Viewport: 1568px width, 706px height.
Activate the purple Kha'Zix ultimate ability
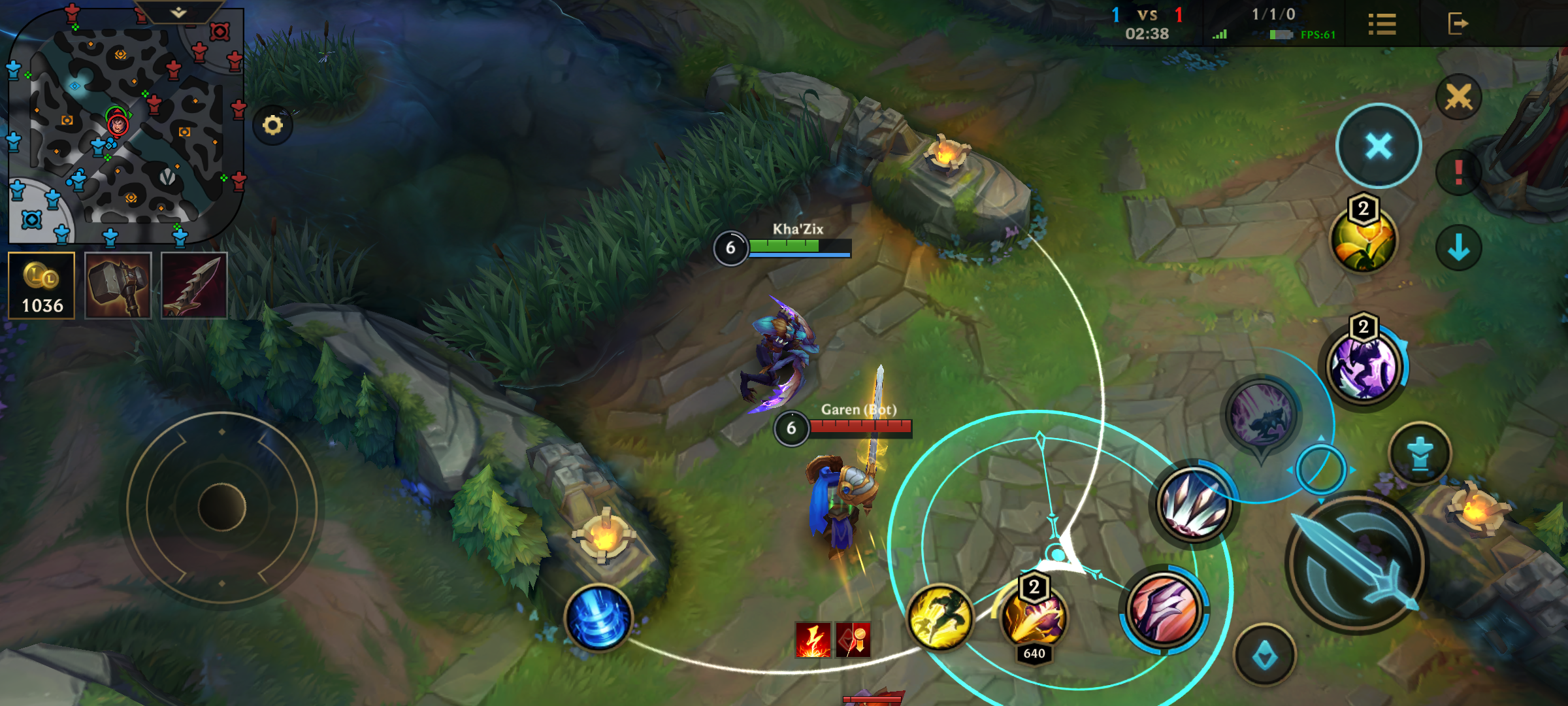pos(1364,366)
